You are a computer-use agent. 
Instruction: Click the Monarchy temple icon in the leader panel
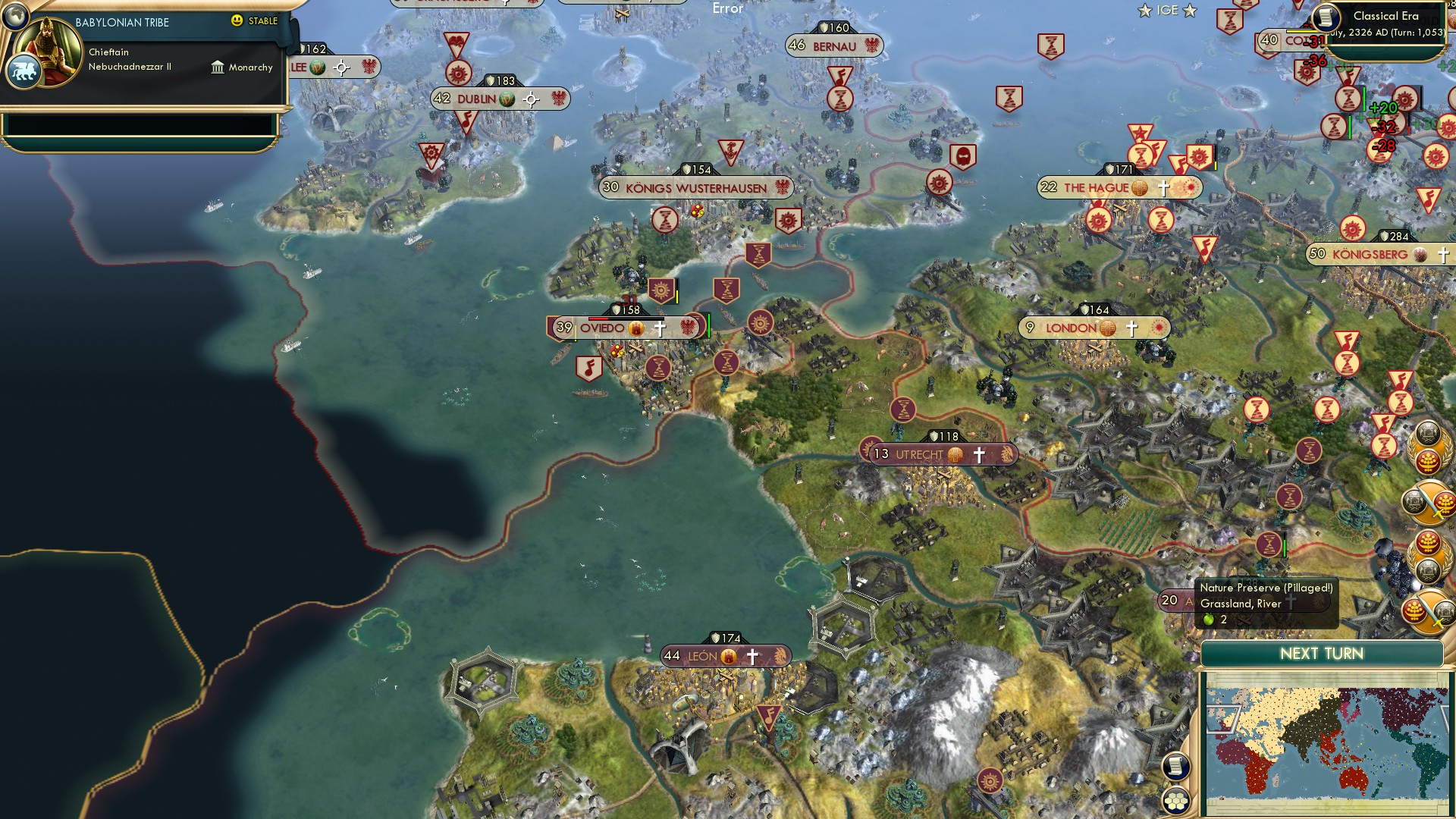pos(218,67)
